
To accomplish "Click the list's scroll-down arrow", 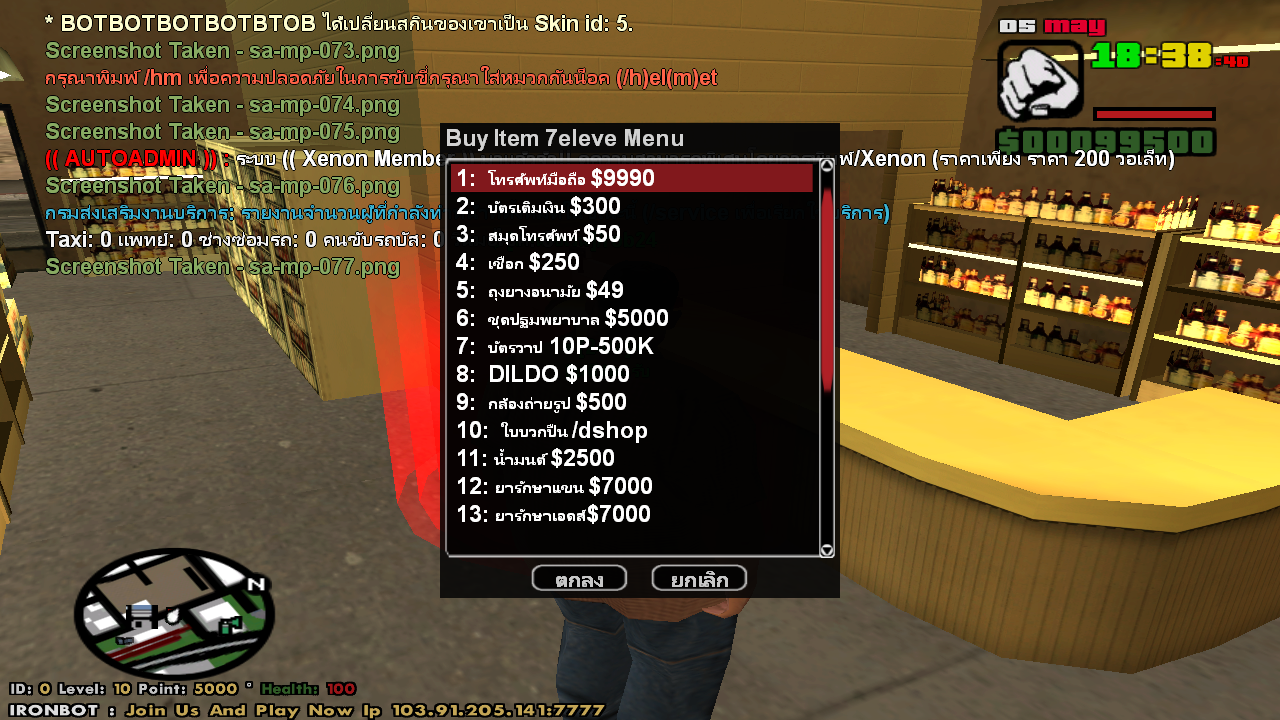I will click(827, 550).
